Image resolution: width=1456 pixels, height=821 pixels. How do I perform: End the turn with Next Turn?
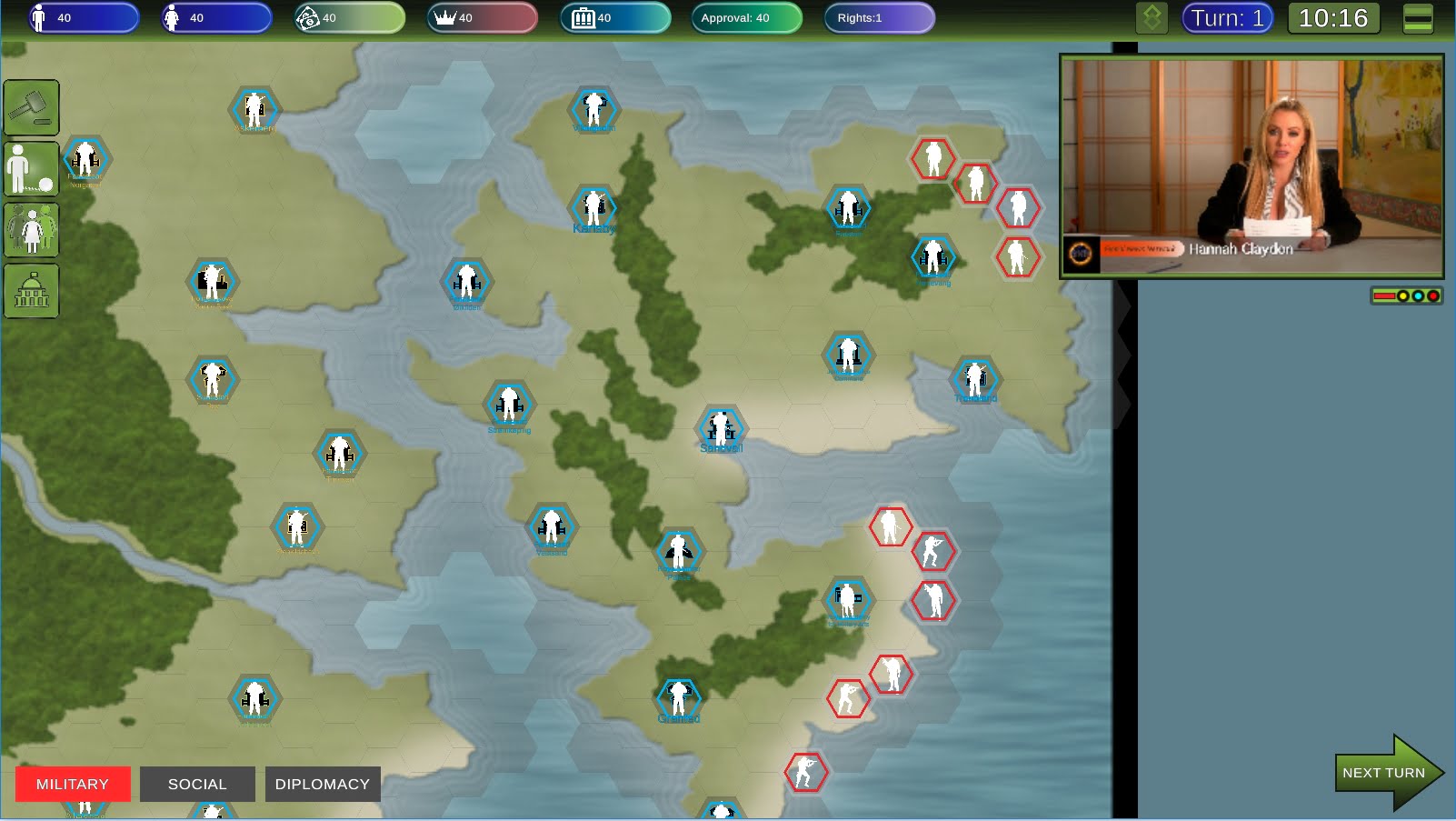1384,773
